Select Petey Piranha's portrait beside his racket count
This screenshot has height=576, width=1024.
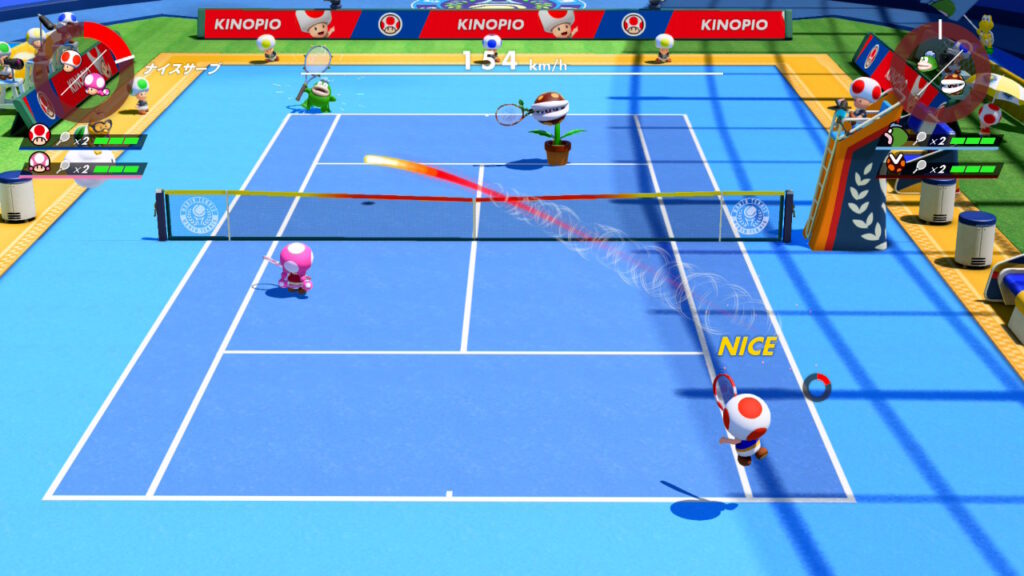tap(897, 162)
